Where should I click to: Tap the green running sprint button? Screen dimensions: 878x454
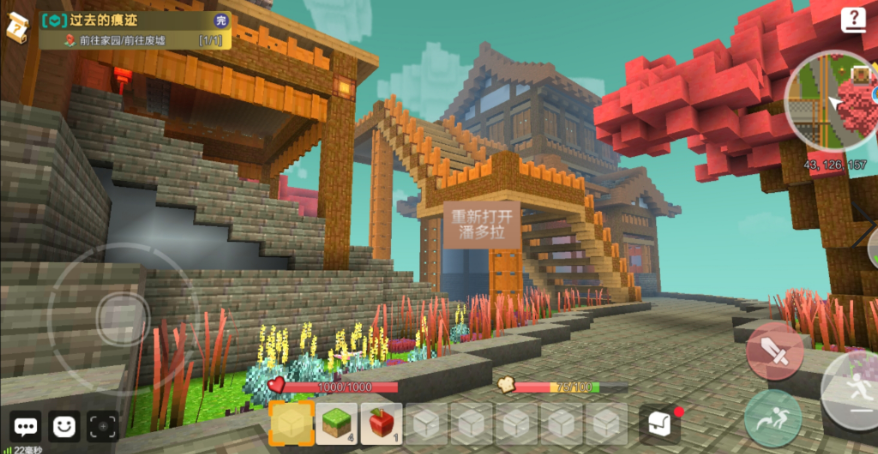(x=772, y=417)
